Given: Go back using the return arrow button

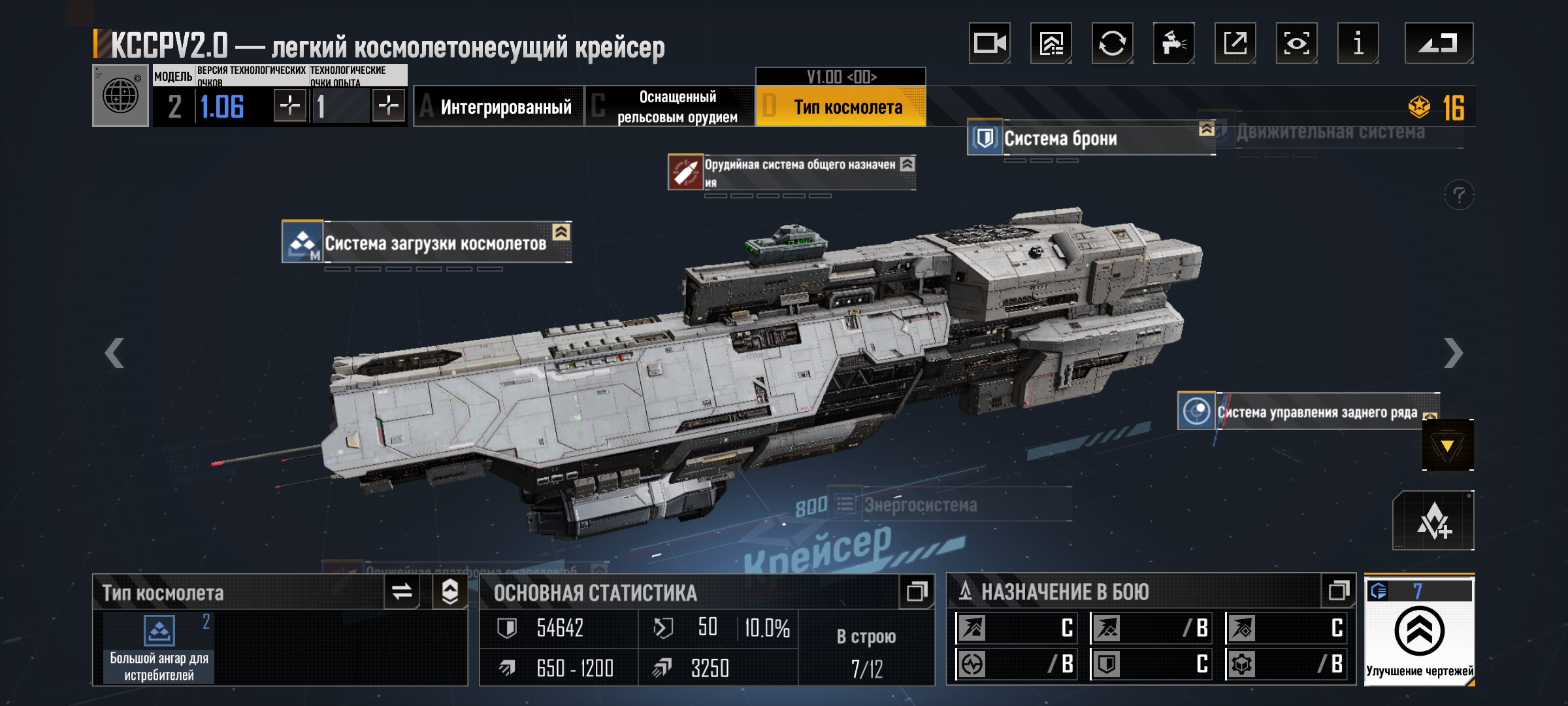Looking at the screenshot, I should click(1438, 44).
